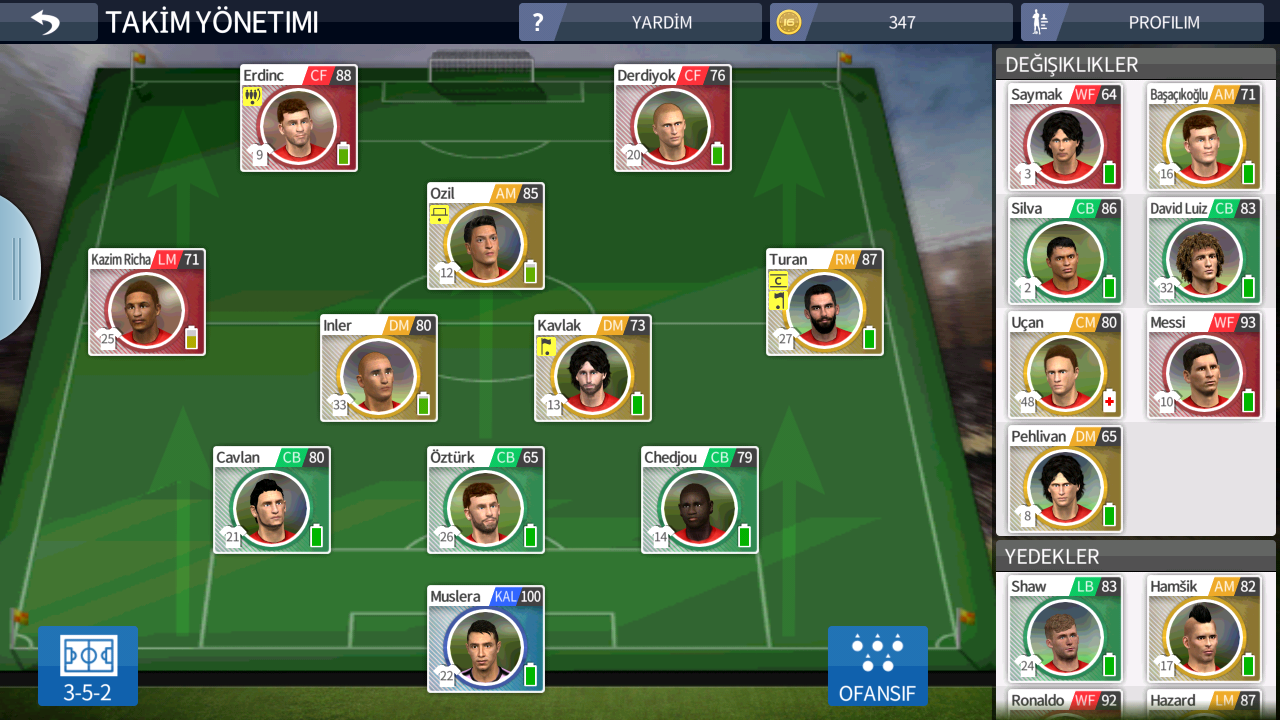Pick Derdiyok's forward card
This screenshot has height=720, width=1280.
tap(673, 118)
